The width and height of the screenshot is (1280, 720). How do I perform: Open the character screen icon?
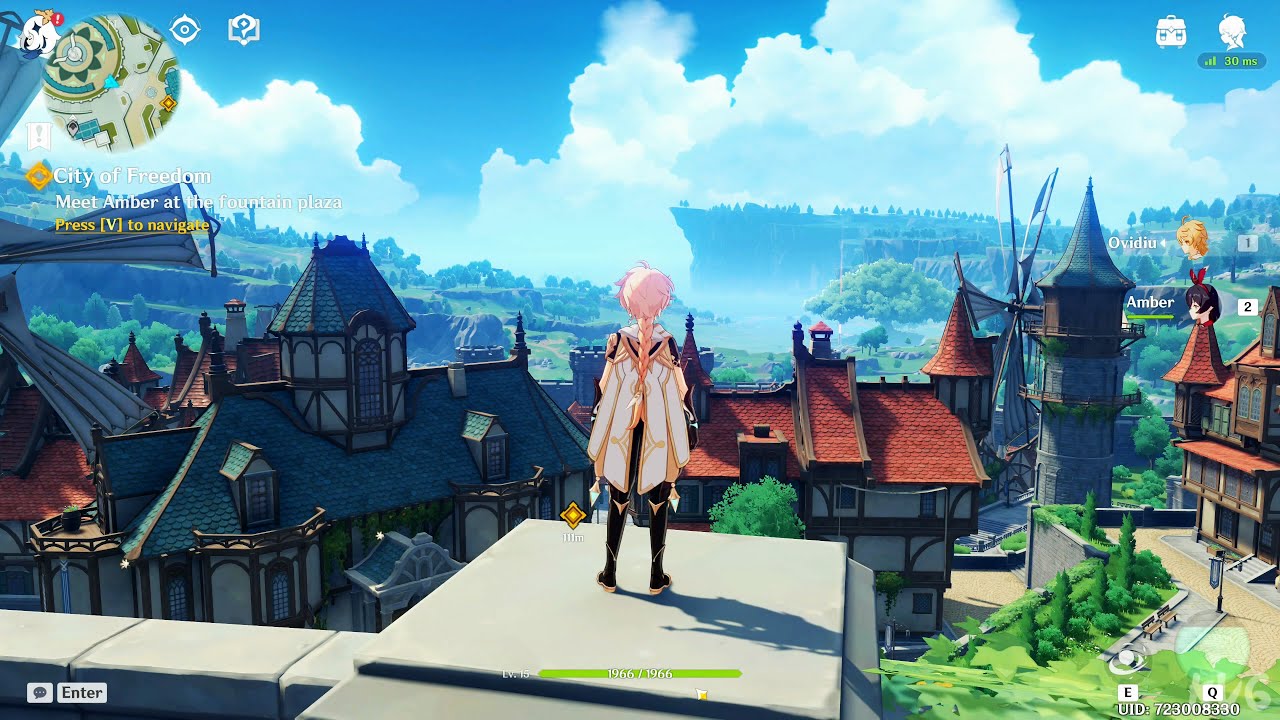click(1233, 32)
